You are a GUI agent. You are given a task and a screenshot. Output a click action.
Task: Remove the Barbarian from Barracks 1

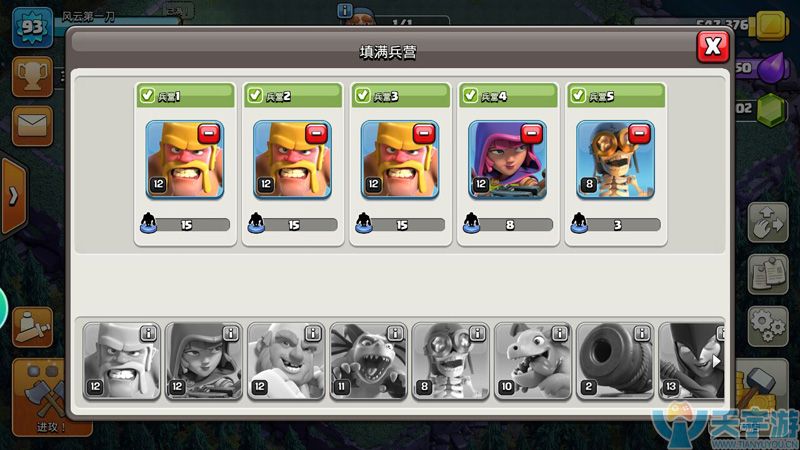208,134
